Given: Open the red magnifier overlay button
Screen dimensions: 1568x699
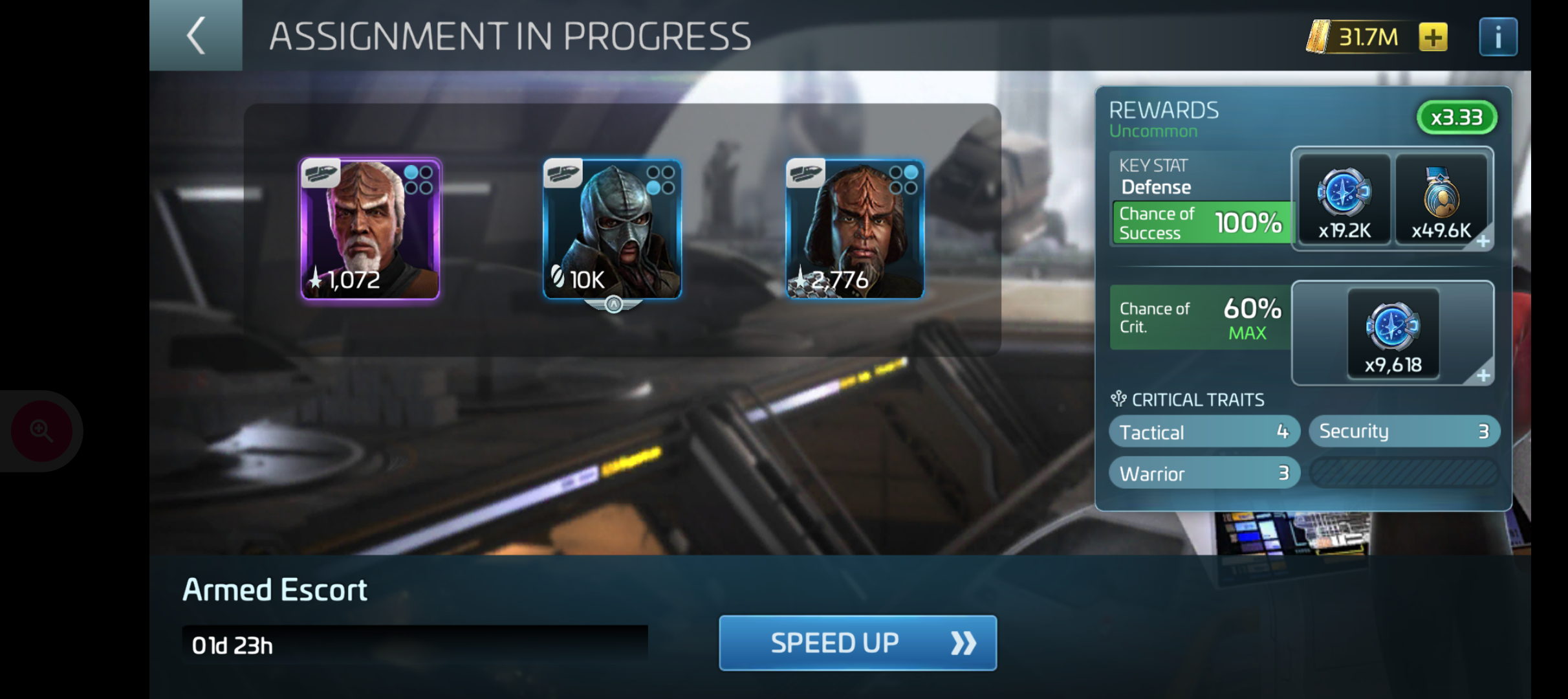Looking at the screenshot, I should point(41,430).
